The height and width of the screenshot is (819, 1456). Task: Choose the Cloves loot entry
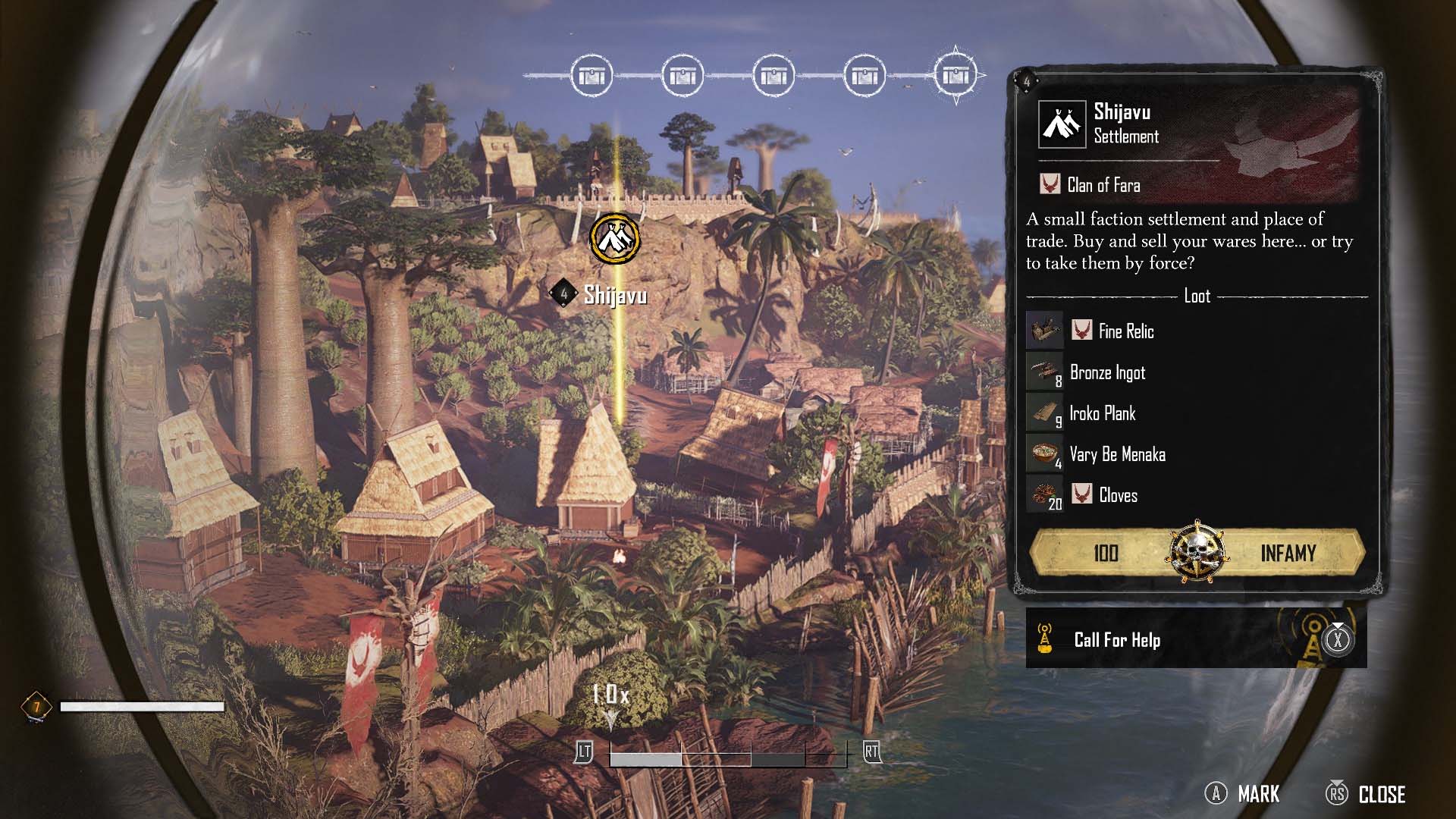pos(1118,495)
